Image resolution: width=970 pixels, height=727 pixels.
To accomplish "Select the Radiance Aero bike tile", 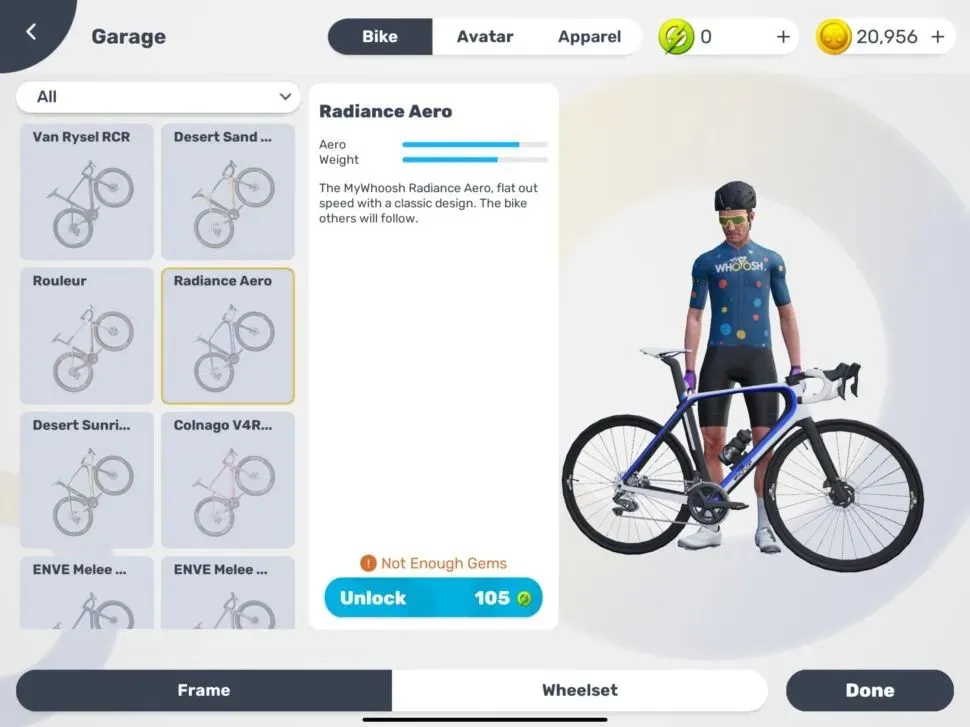I will click(228, 335).
